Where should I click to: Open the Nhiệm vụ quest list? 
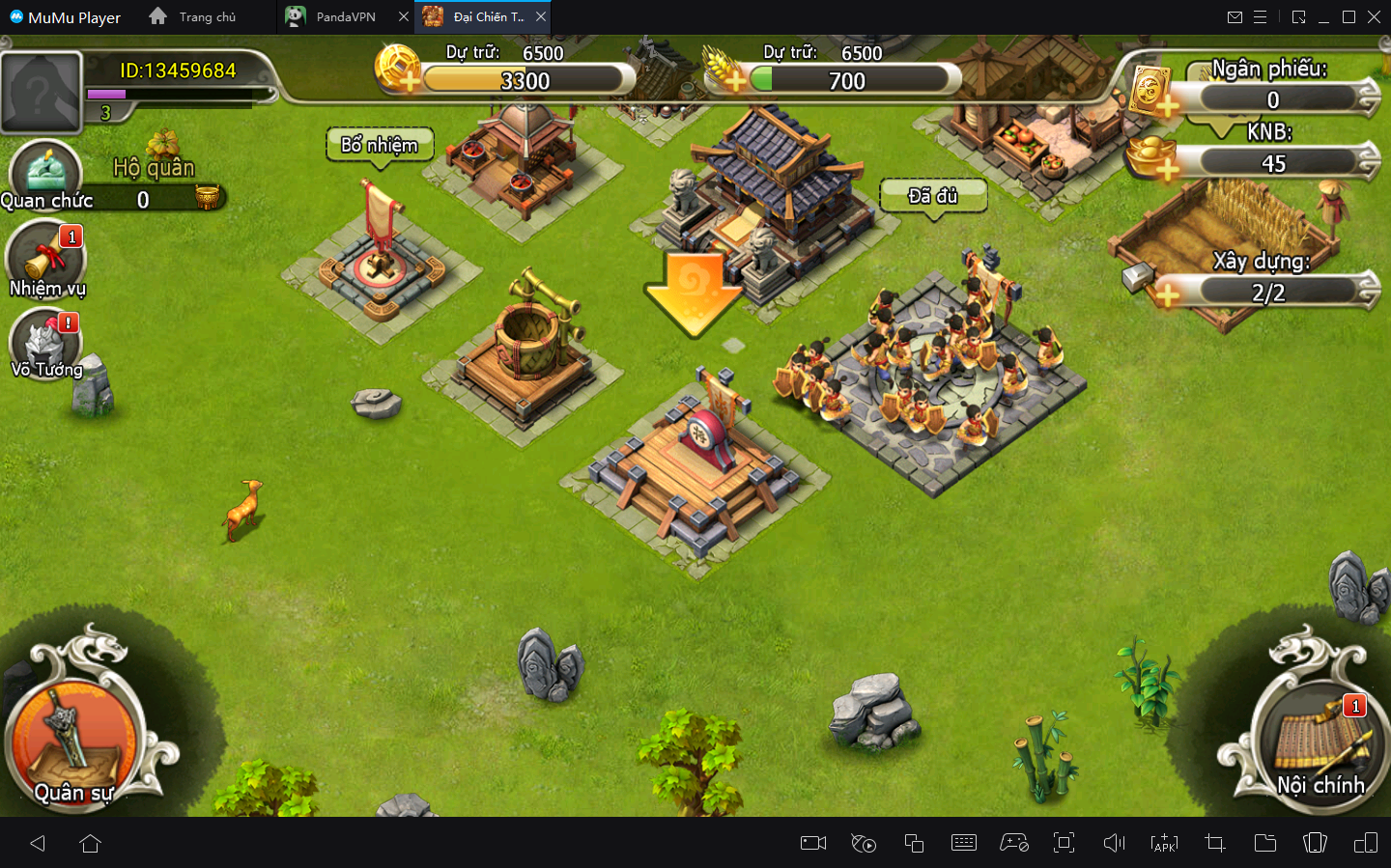(x=46, y=259)
